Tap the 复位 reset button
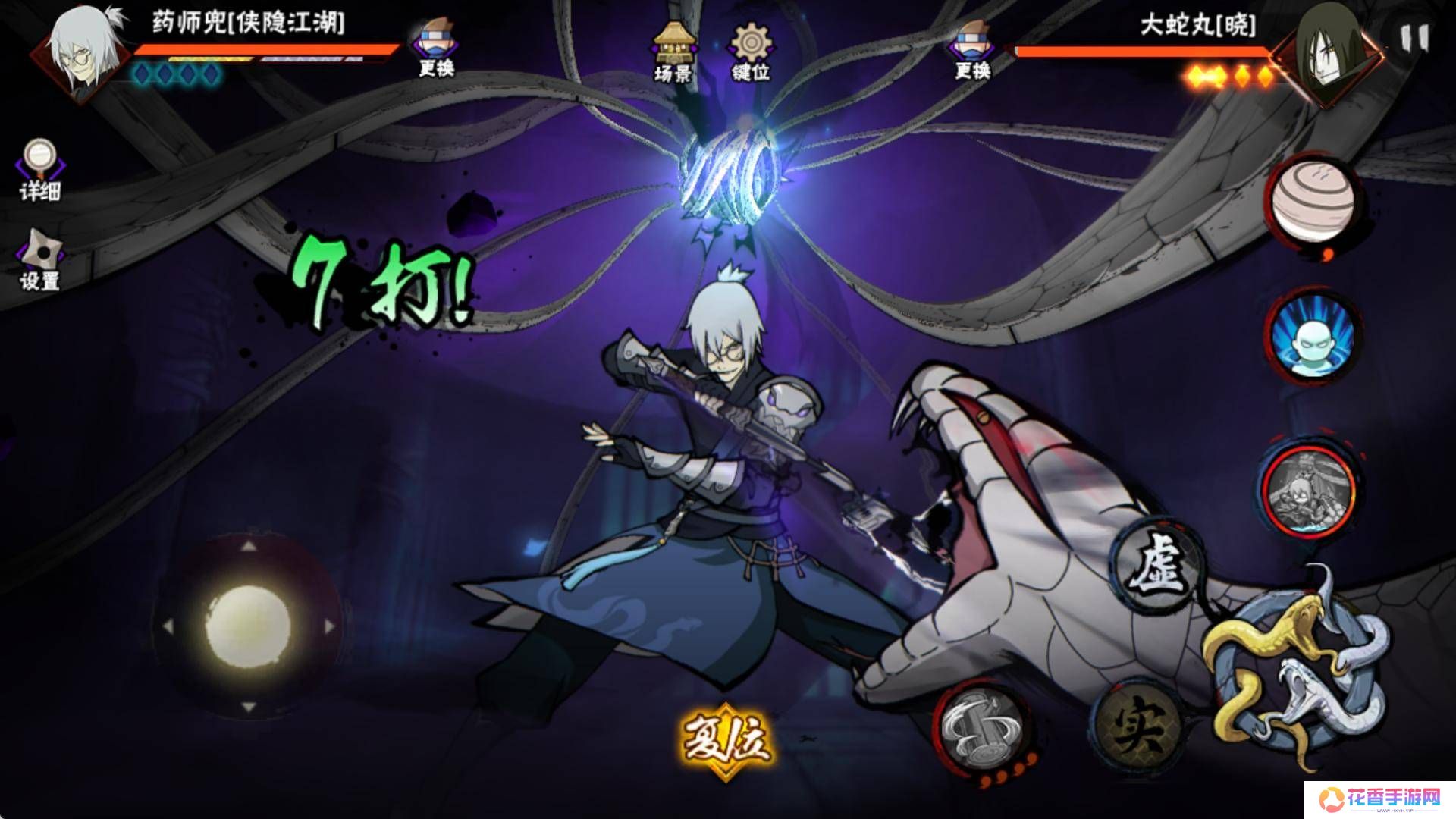Screen dimensions: 1456x819 coord(726,739)
